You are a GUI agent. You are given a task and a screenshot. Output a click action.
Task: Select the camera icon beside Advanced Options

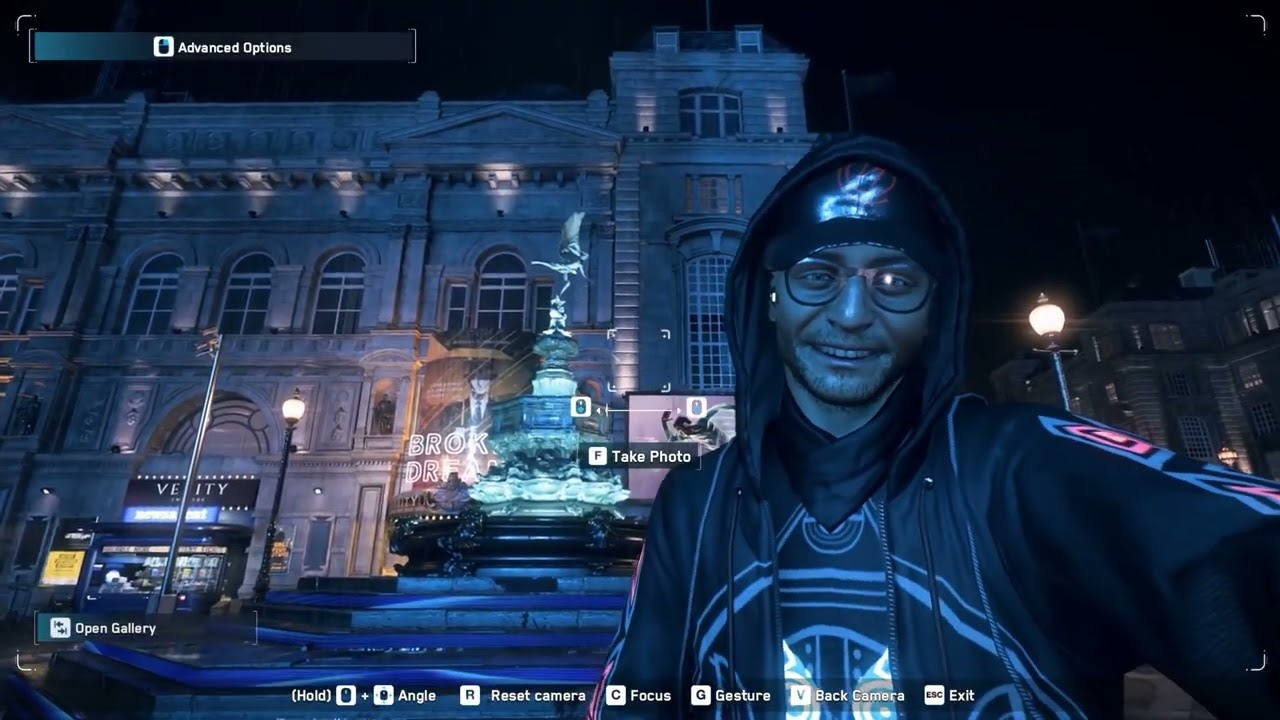[x=162, y=47]
